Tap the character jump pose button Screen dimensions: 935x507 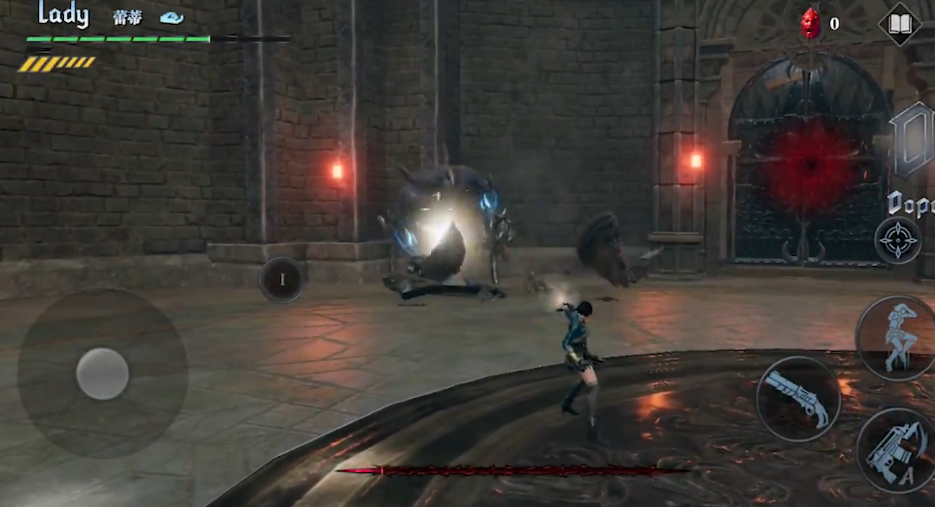896,337
